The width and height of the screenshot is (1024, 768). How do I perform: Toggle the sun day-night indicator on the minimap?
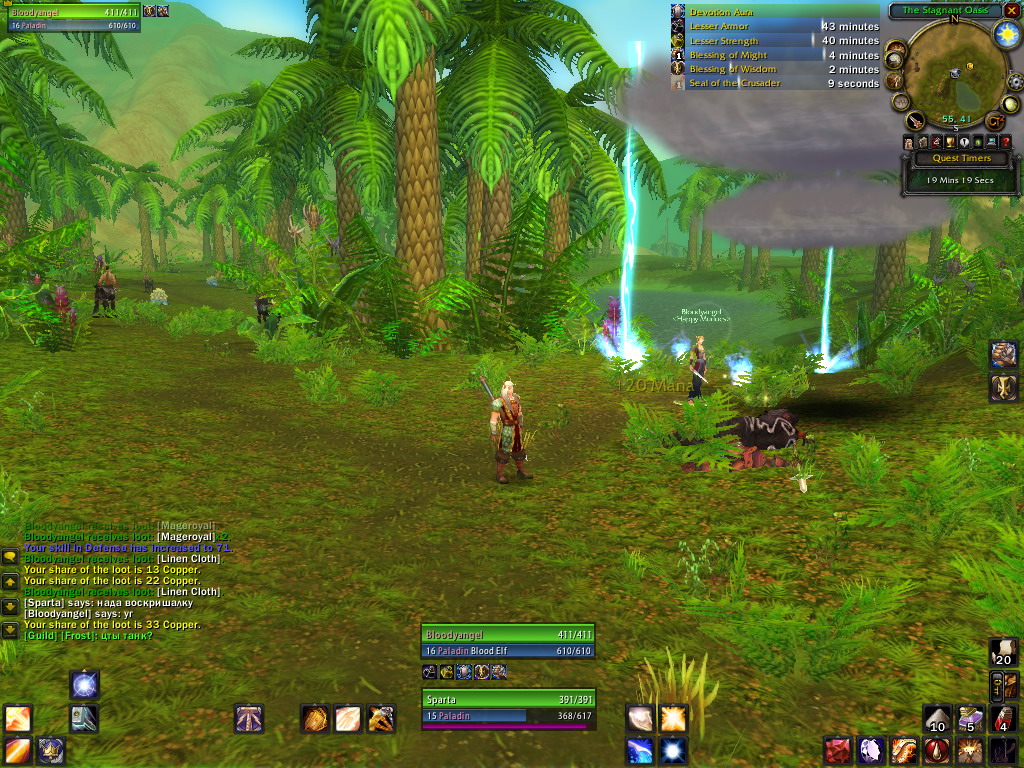(x=1005, y=33)
